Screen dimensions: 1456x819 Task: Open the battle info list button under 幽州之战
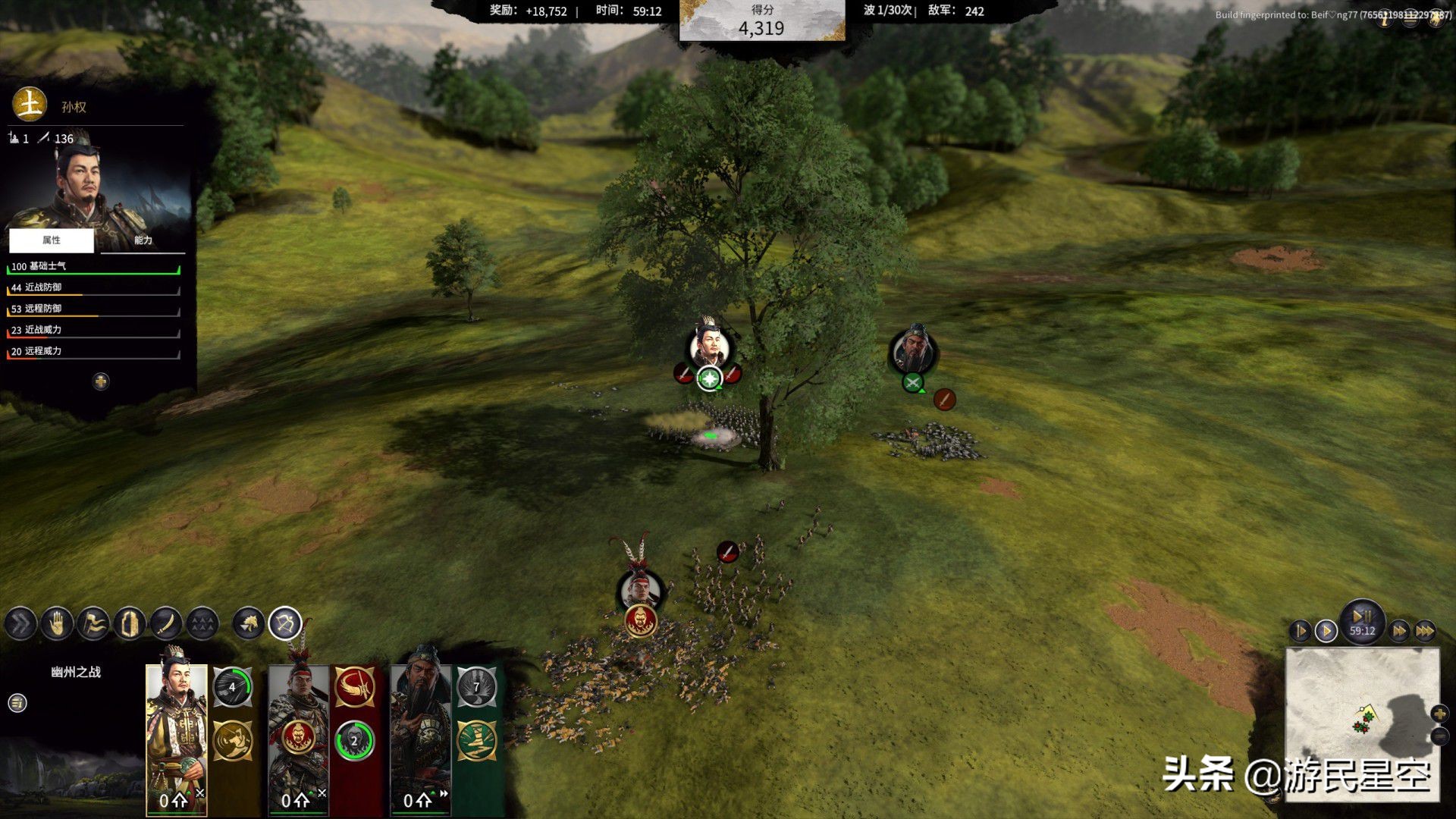(17, 703)
